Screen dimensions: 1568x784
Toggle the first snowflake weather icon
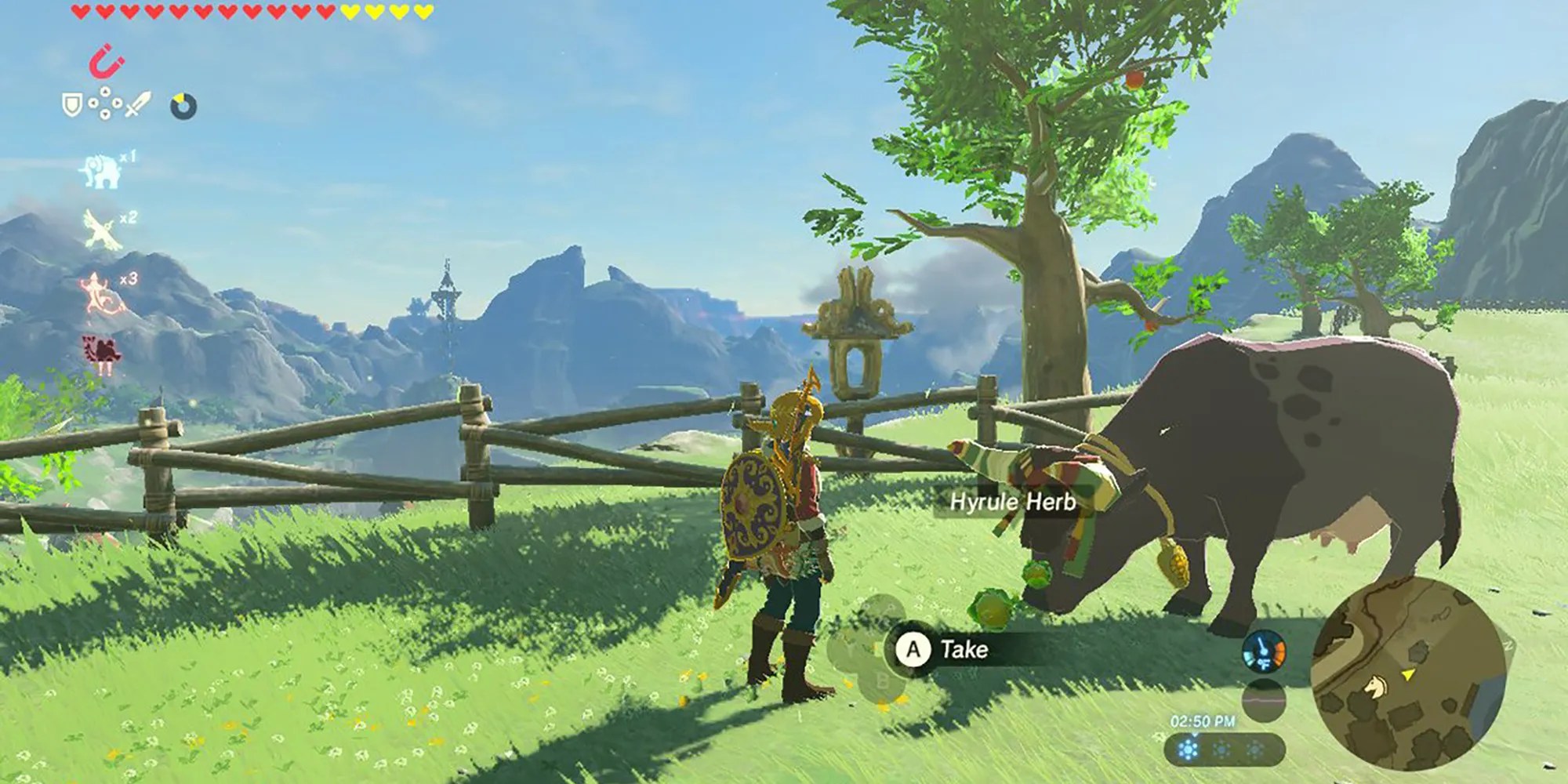click(1188, 750)
